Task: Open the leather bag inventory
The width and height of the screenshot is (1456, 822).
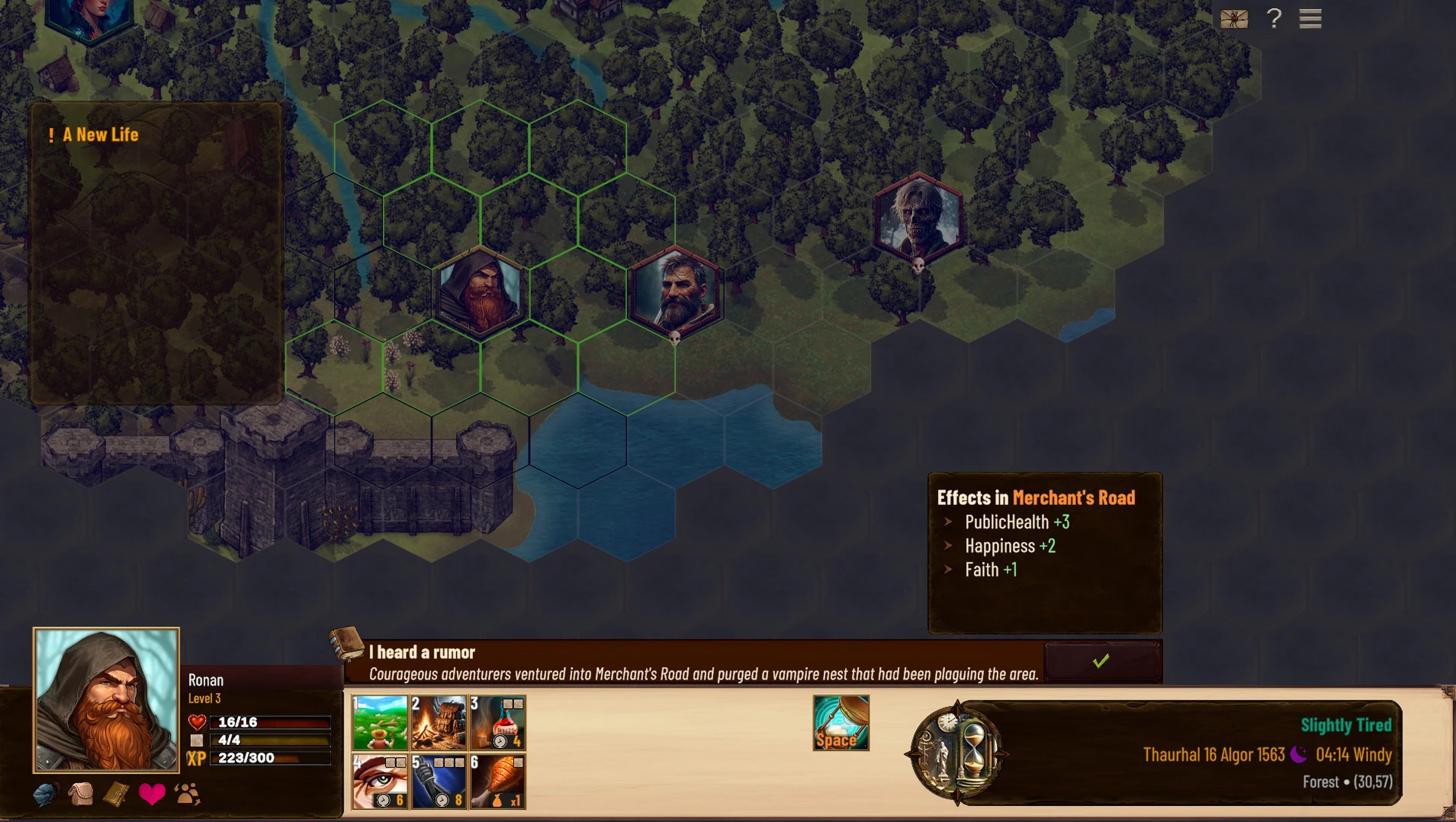Action: pos(81,794)
